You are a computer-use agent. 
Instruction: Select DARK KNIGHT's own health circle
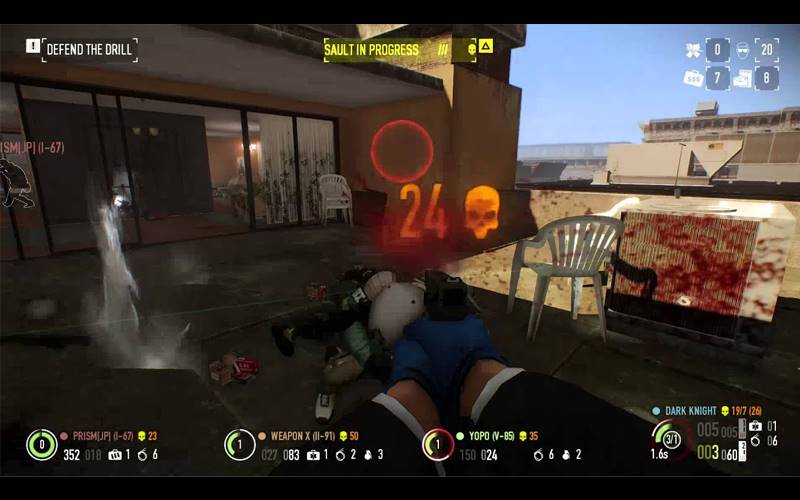tap(668, 438)
